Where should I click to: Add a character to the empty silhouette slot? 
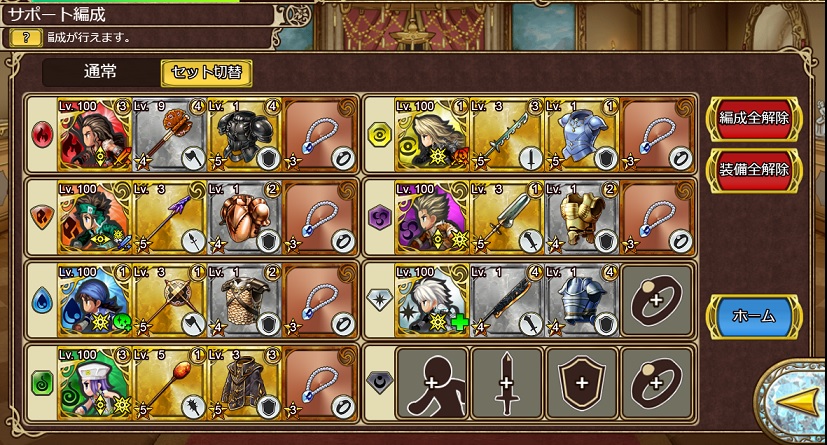[x=433, y=382]
